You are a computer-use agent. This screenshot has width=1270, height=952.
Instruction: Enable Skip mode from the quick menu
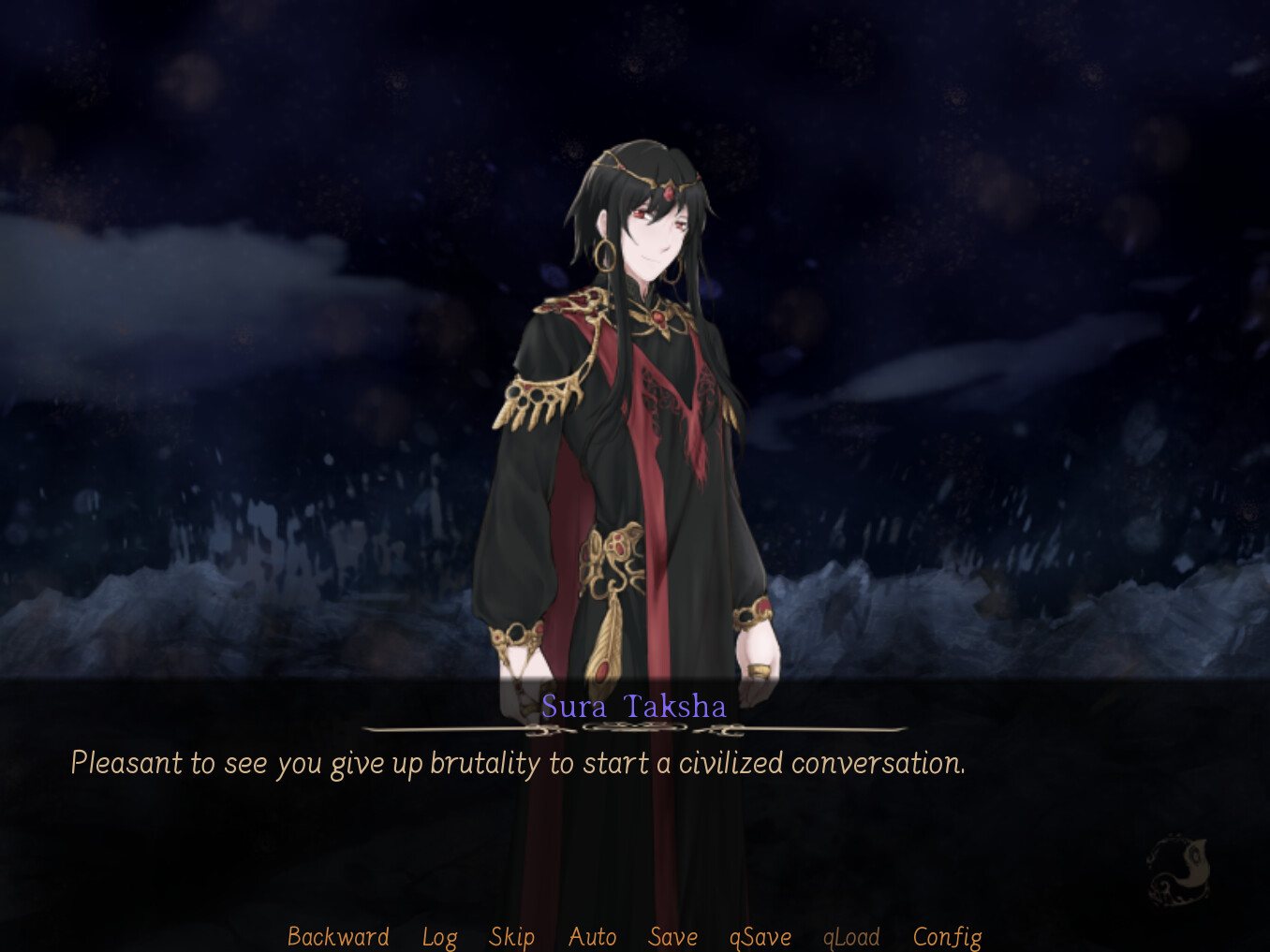tap(511, 936)
